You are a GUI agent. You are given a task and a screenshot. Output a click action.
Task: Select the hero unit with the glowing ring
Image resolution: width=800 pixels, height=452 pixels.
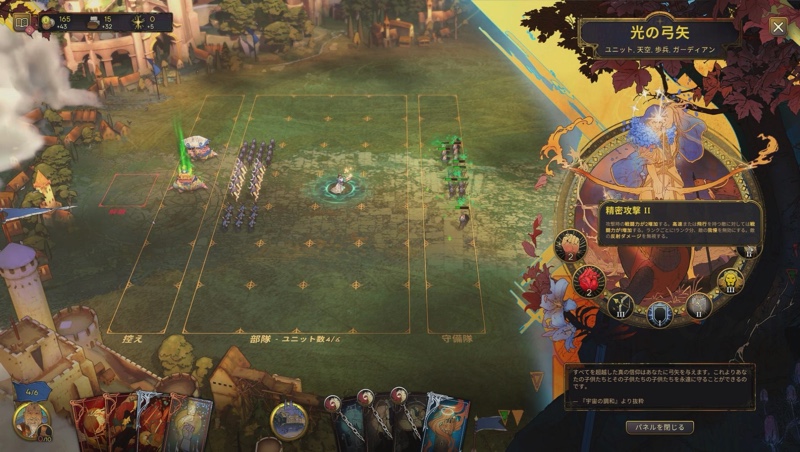click(x=341, y=185)
